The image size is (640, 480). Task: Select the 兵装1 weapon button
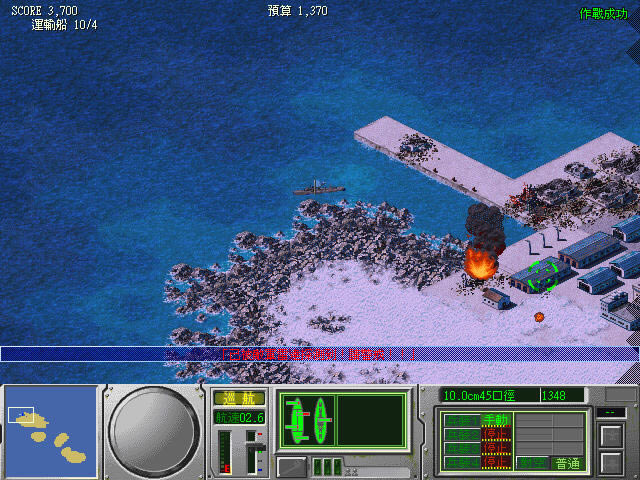(x=462, y=420)
